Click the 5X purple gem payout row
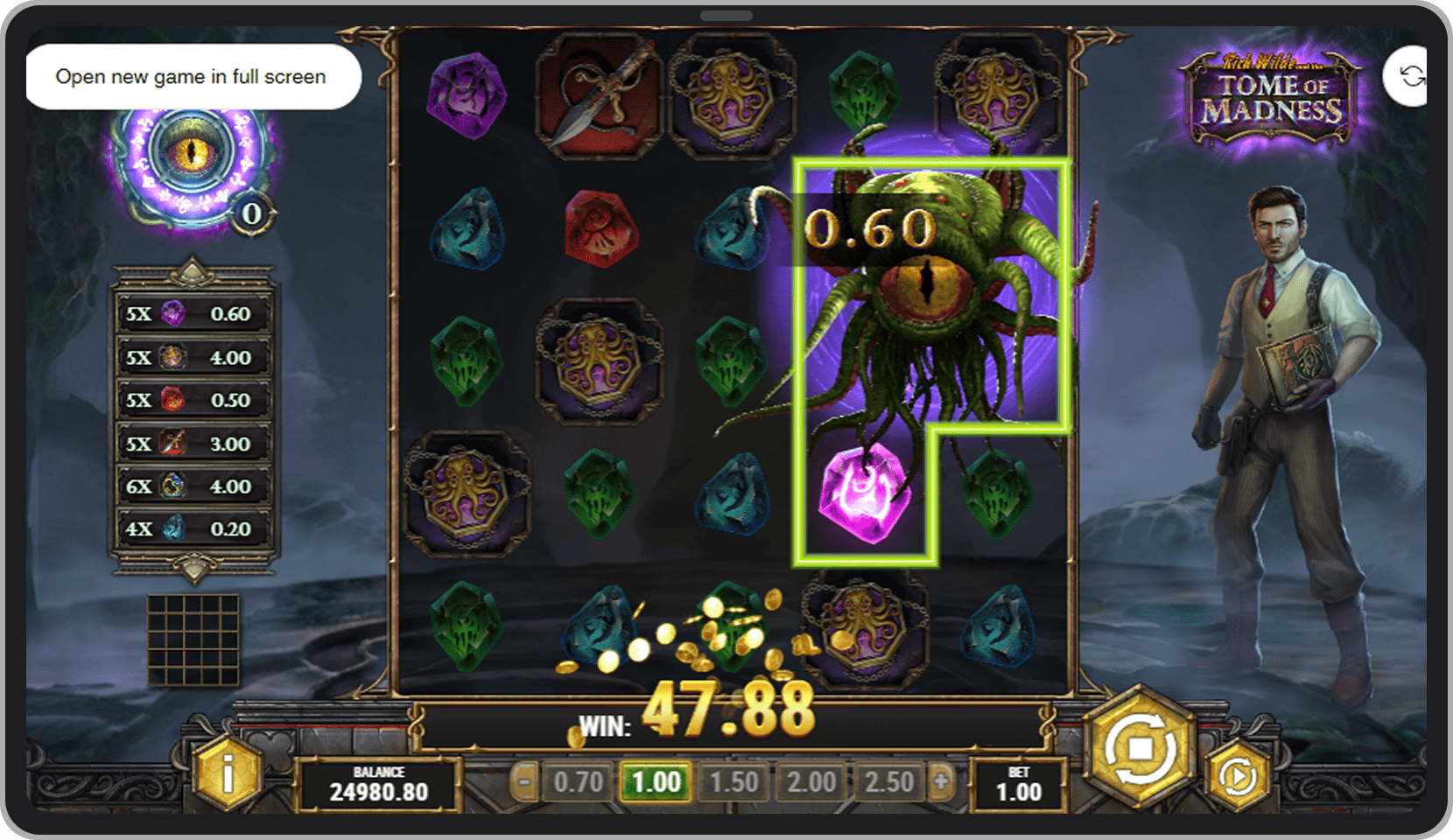Image resolution: width=1453 pixels, height=840 pixels. [x=193, y=313]
